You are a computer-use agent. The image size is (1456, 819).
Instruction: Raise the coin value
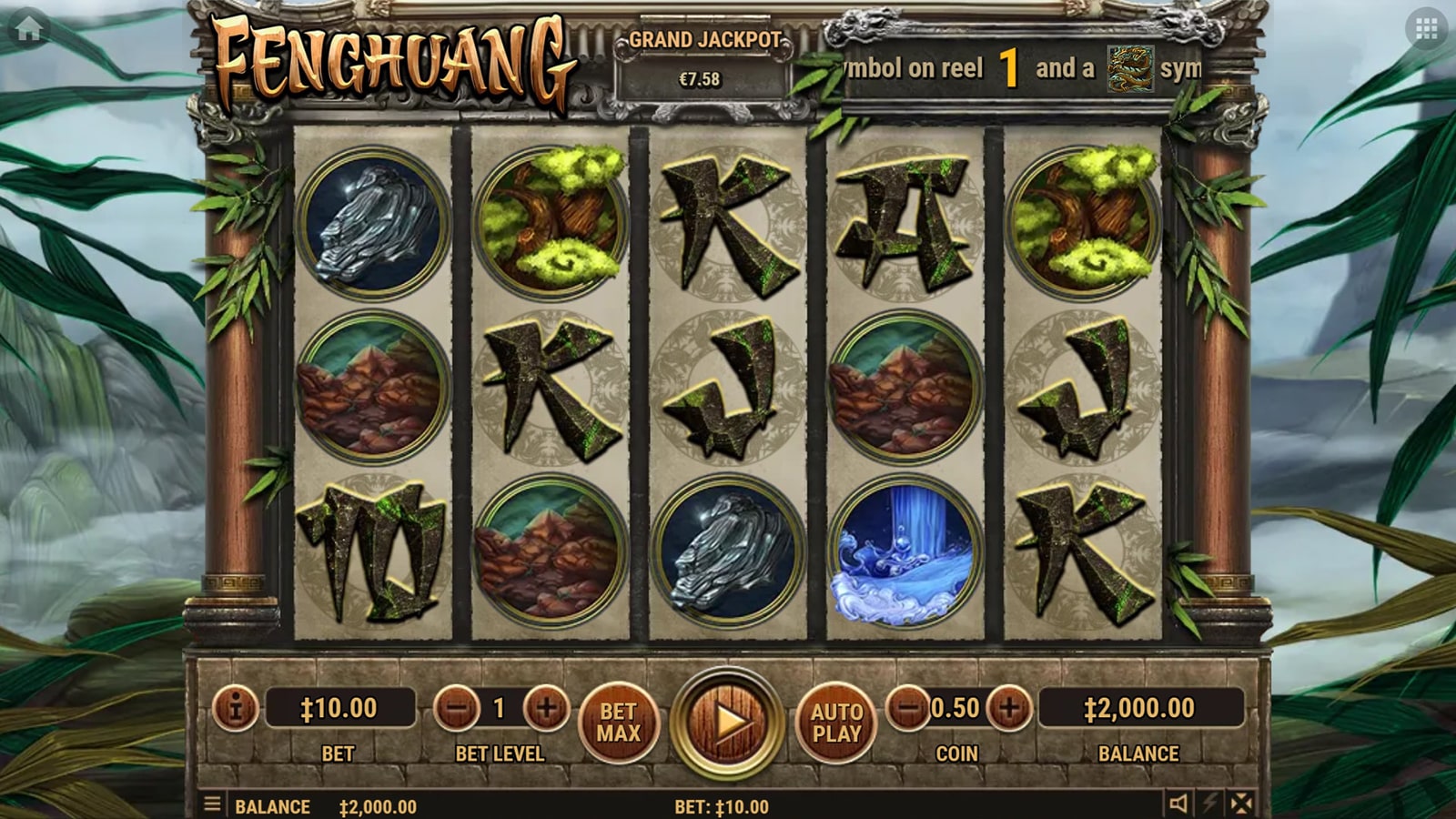pos(1009,708)
